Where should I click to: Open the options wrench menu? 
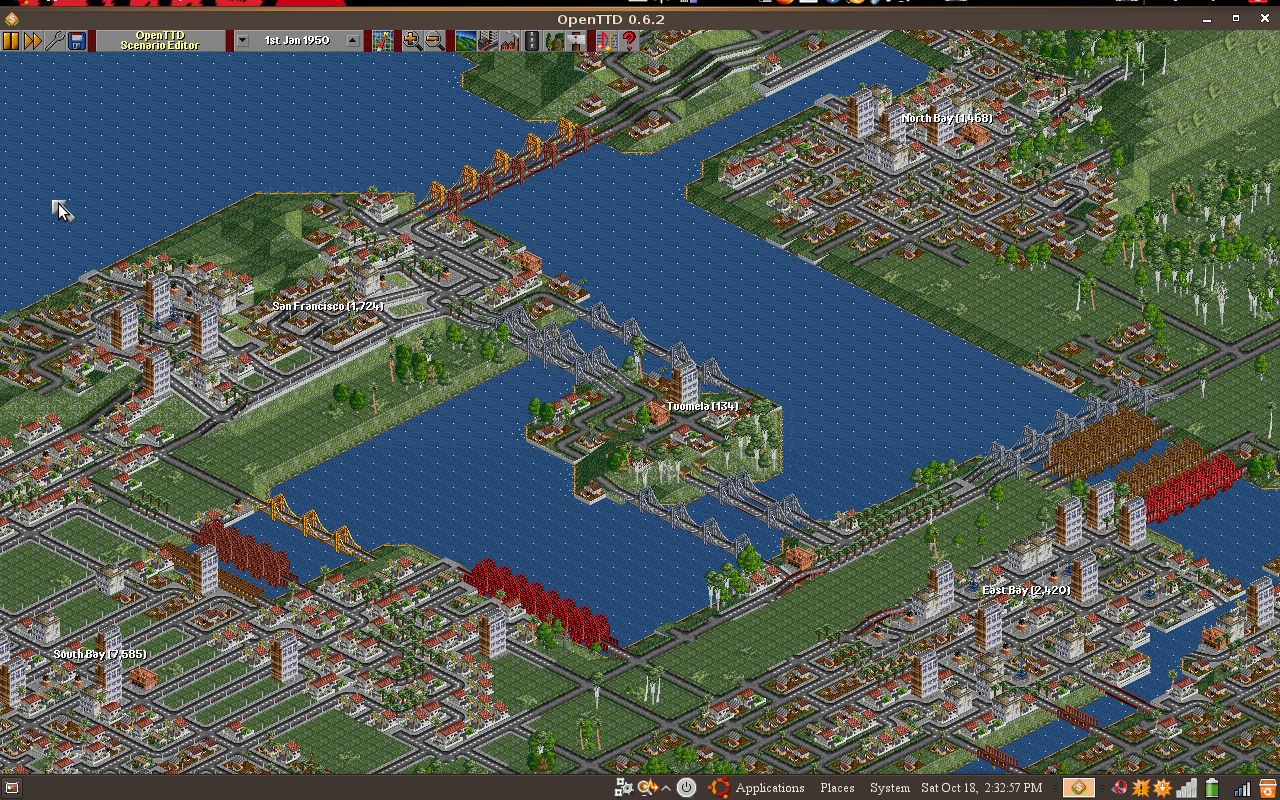(x=56, y=40)
